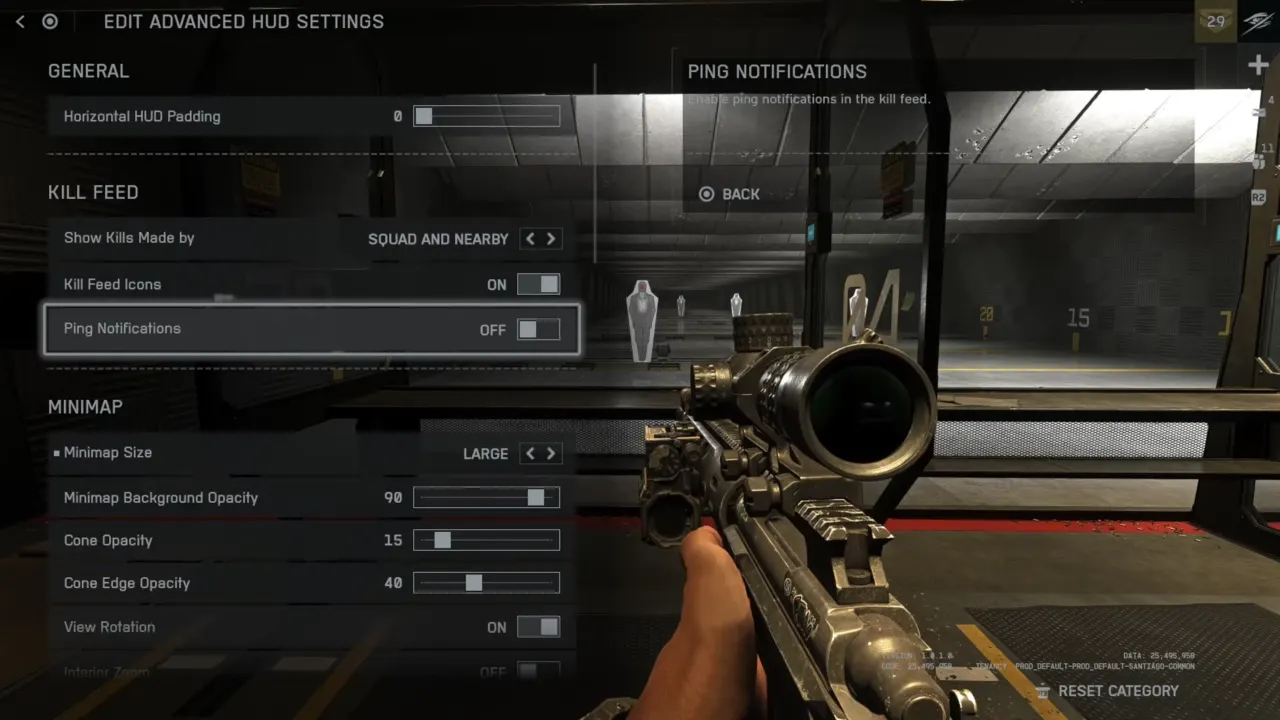Toggle View Rotation off

538,627
